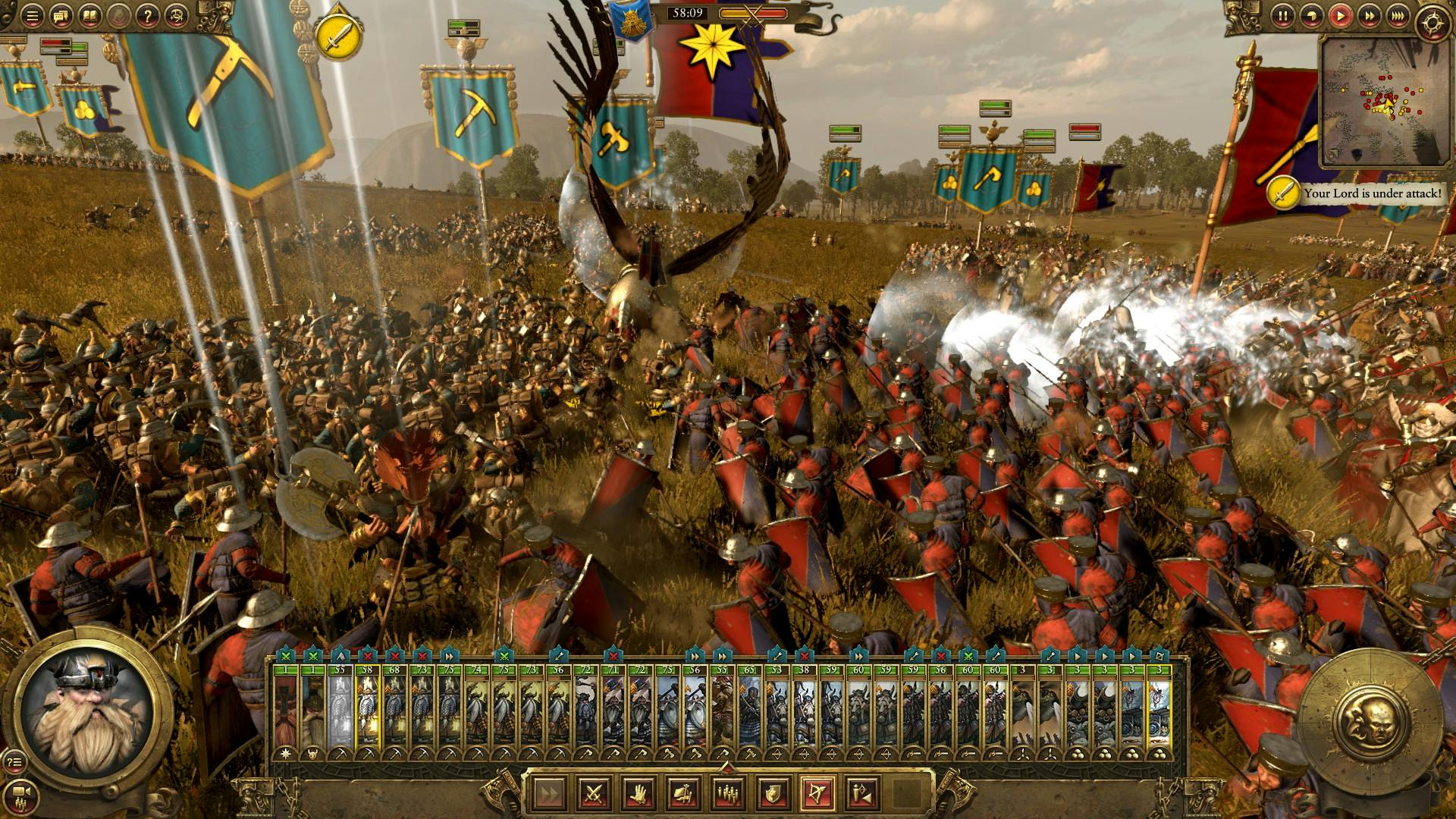The height and width of the screenshot is (819, 1456).
Task: Set battle to fastest quadruple-arrow speed
Action: pyautogui.click(x=1398, y=15)
